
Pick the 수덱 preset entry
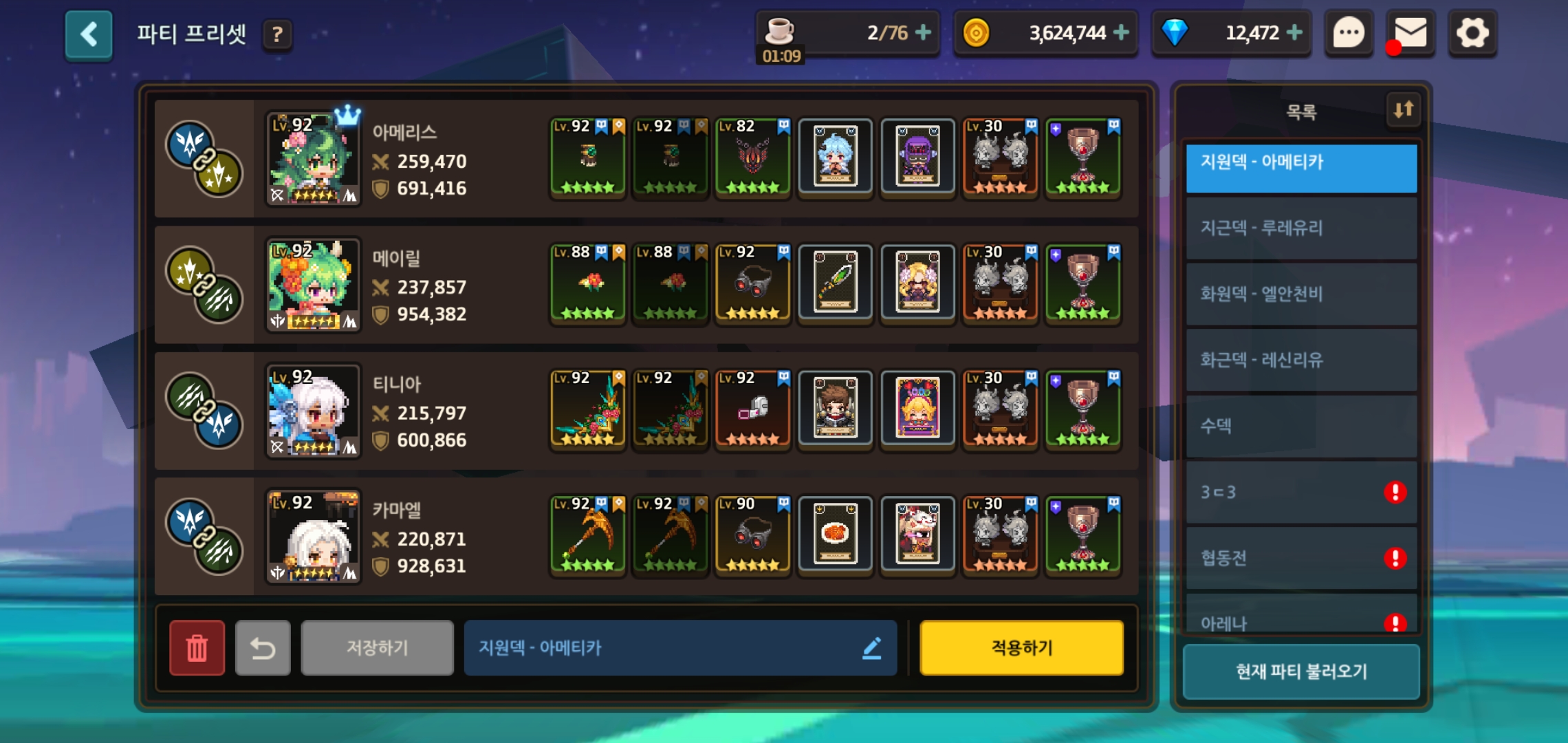click(1301, 426)
